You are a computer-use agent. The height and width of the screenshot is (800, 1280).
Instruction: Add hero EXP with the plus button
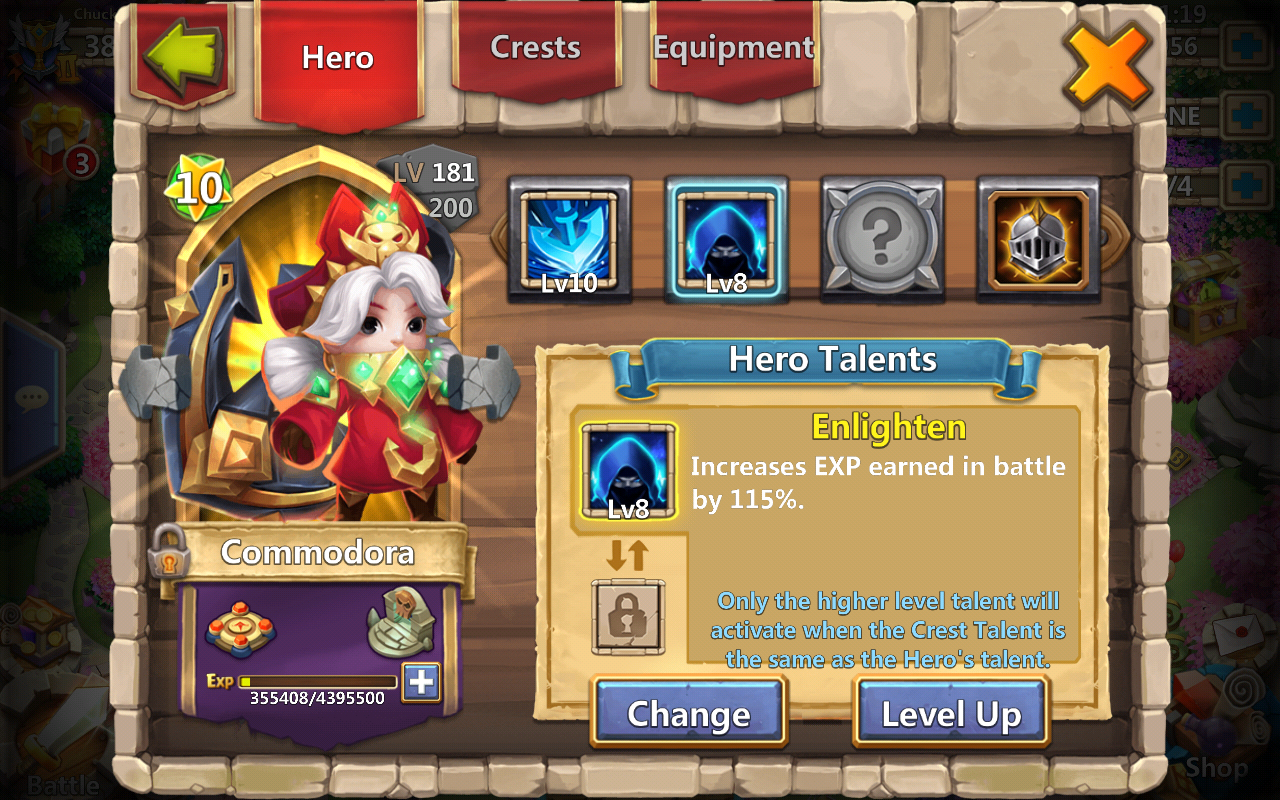421,682
